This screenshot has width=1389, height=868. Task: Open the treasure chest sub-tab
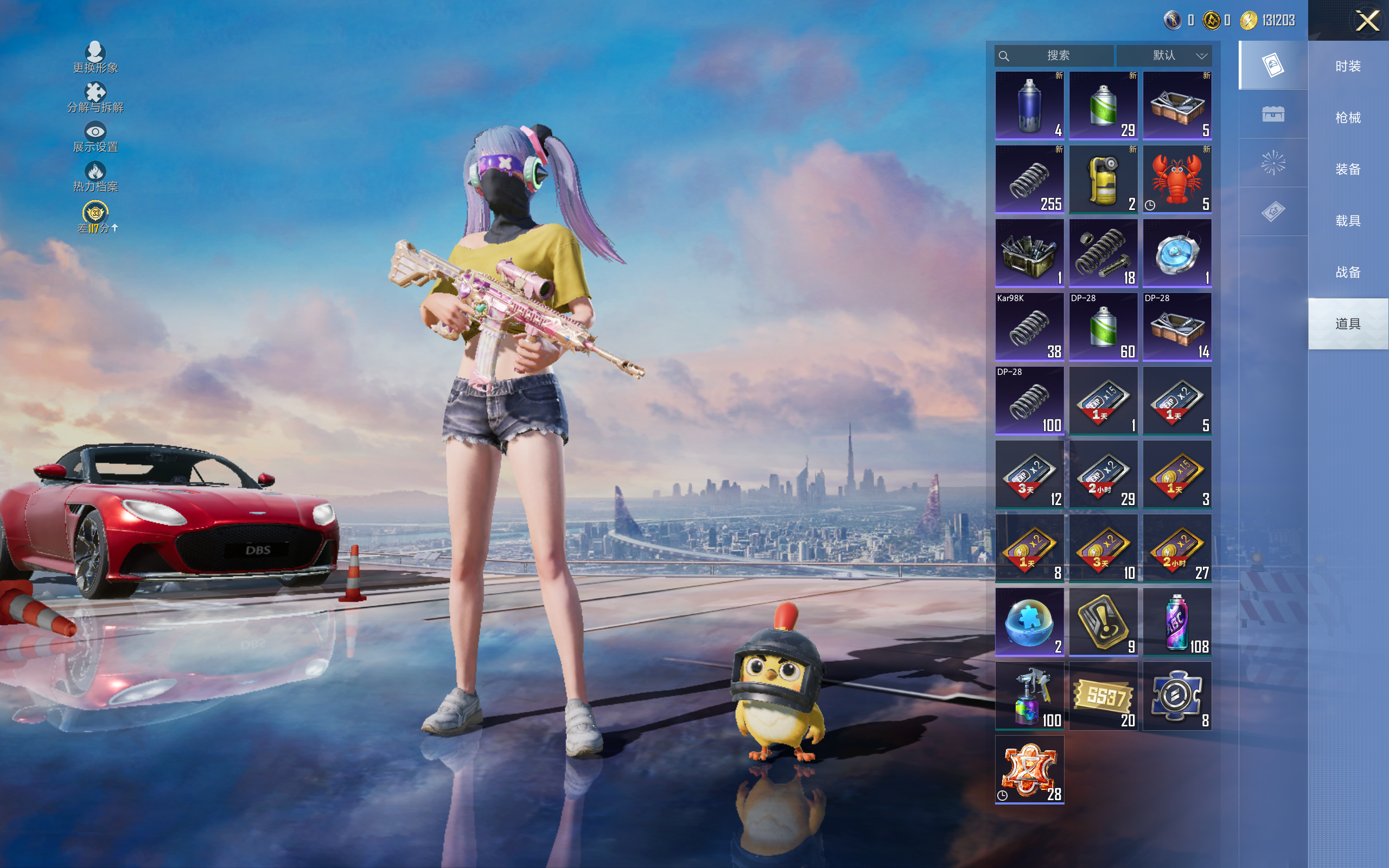coord(1272,114)
